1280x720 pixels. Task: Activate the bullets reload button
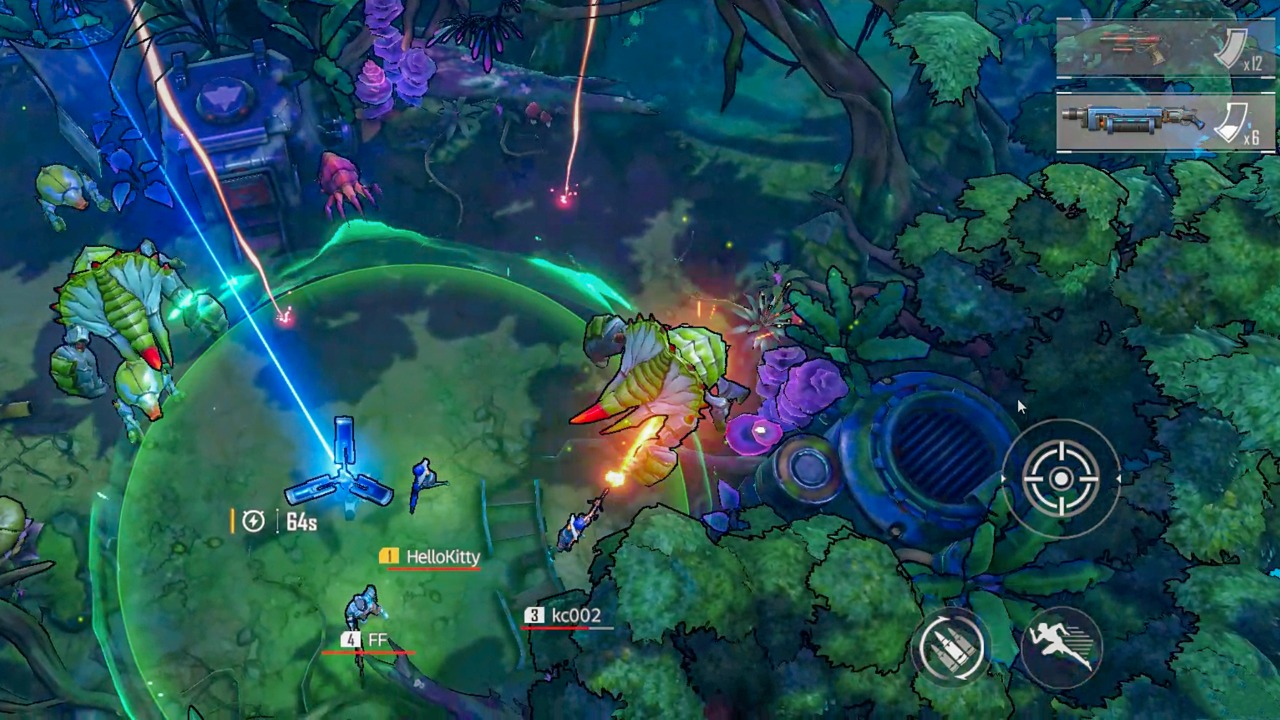pos(951,647)
